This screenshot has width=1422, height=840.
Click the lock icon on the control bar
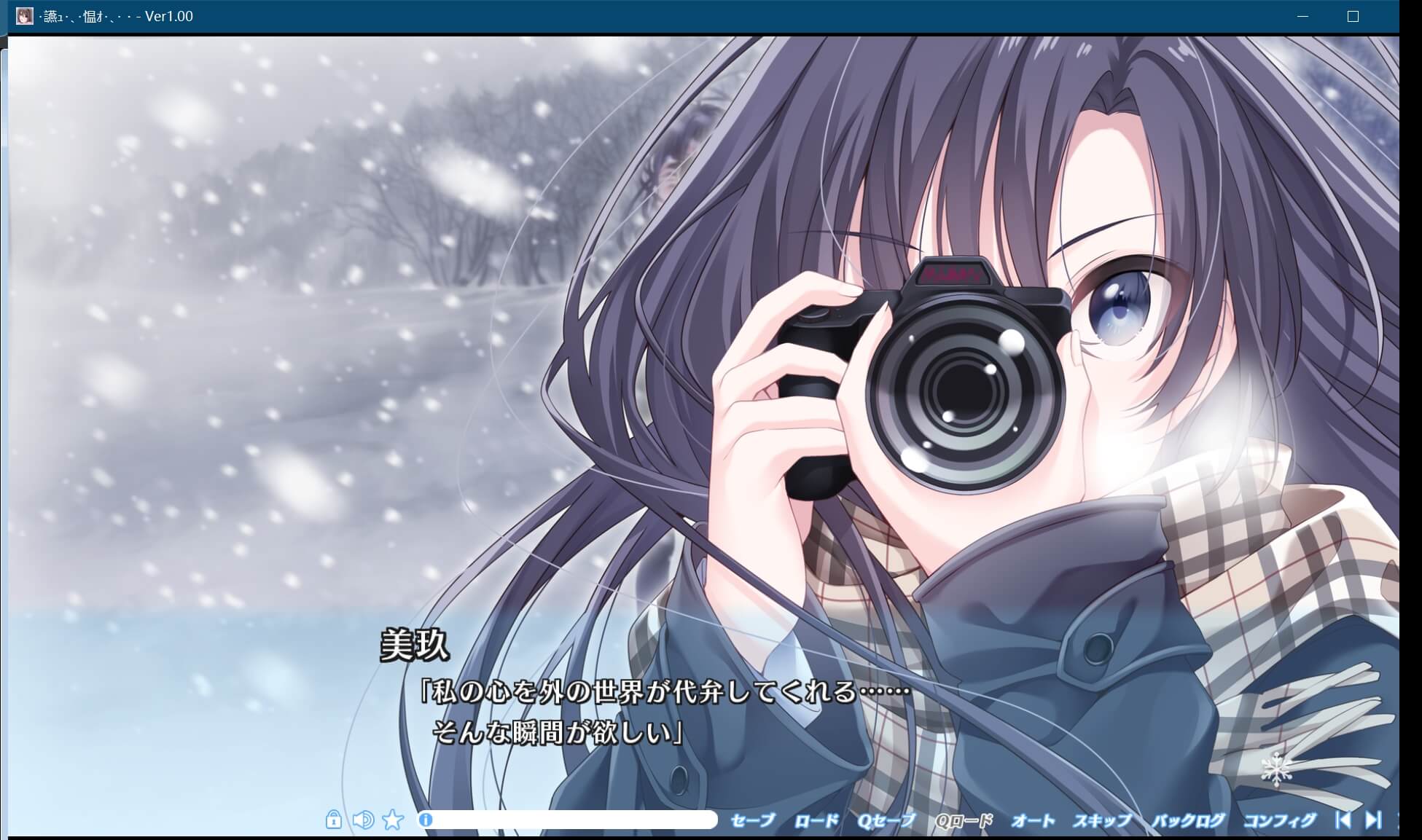[335, 820]
